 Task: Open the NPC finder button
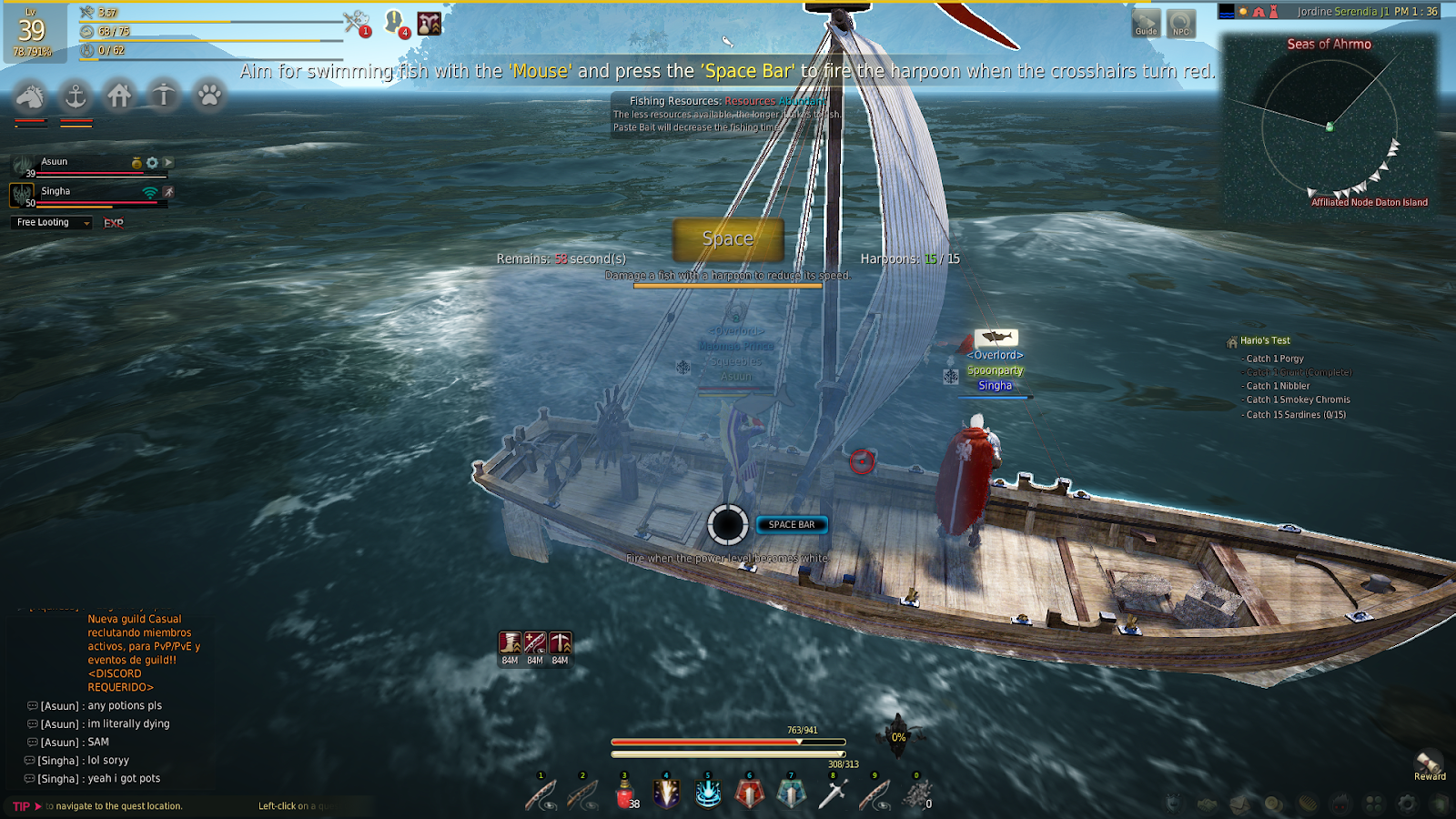pos(1181,24)
